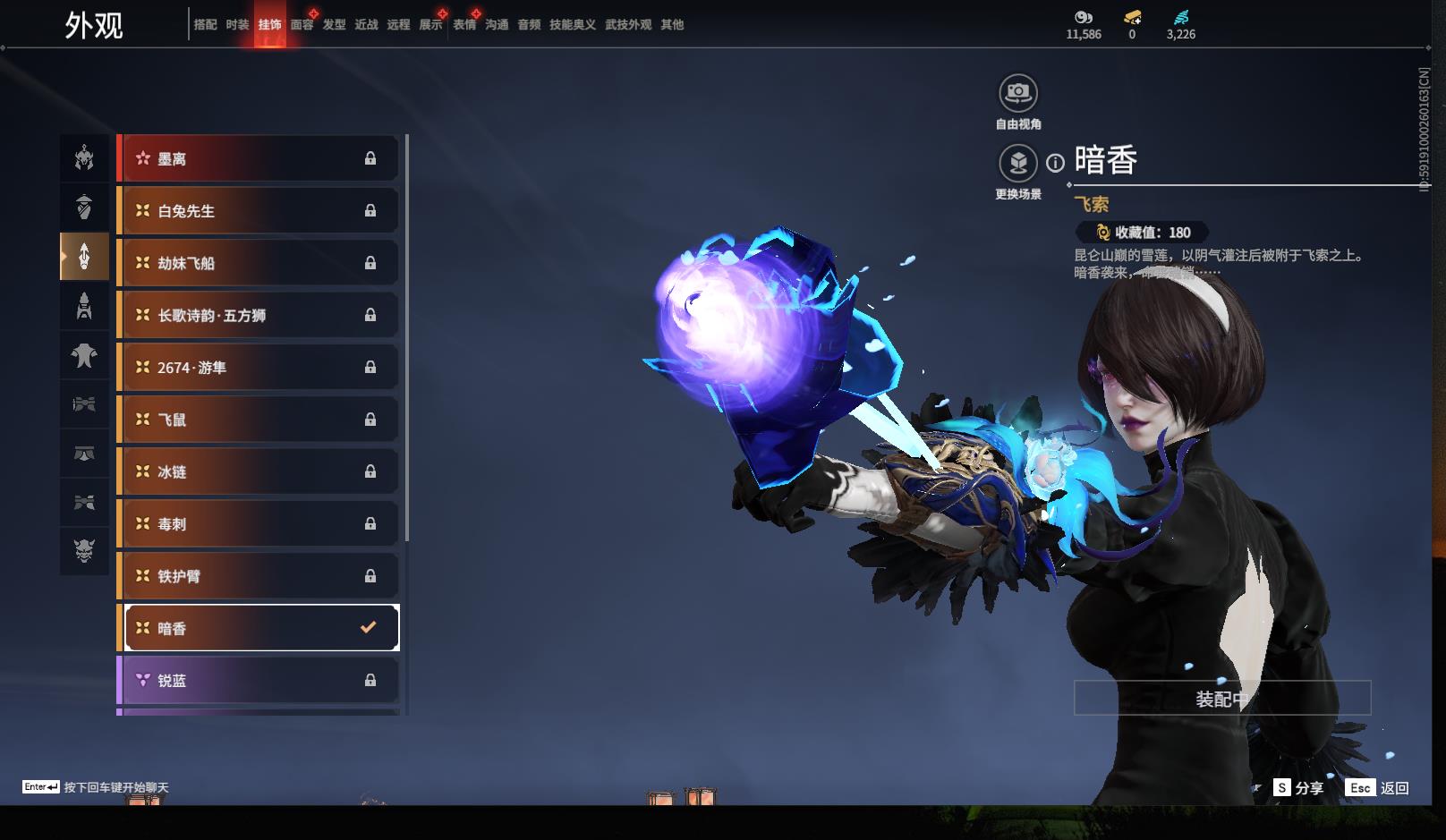Click the 更换场景 scene change icon
This screenshot has width=1446, height=840.
click(x=1017, y=164)
